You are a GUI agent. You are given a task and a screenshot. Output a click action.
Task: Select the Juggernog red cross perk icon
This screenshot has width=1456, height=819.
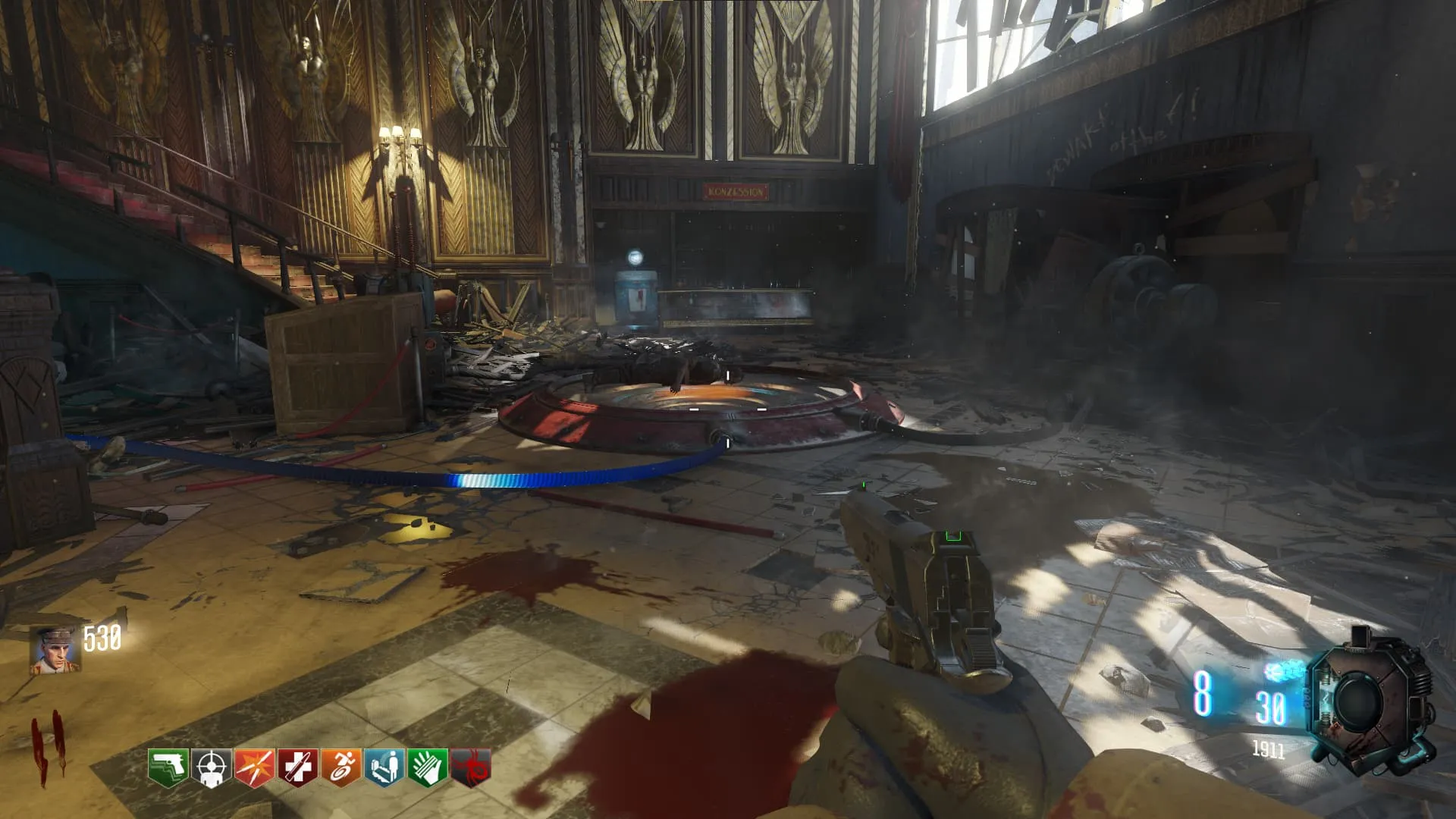tap(297, 767)
